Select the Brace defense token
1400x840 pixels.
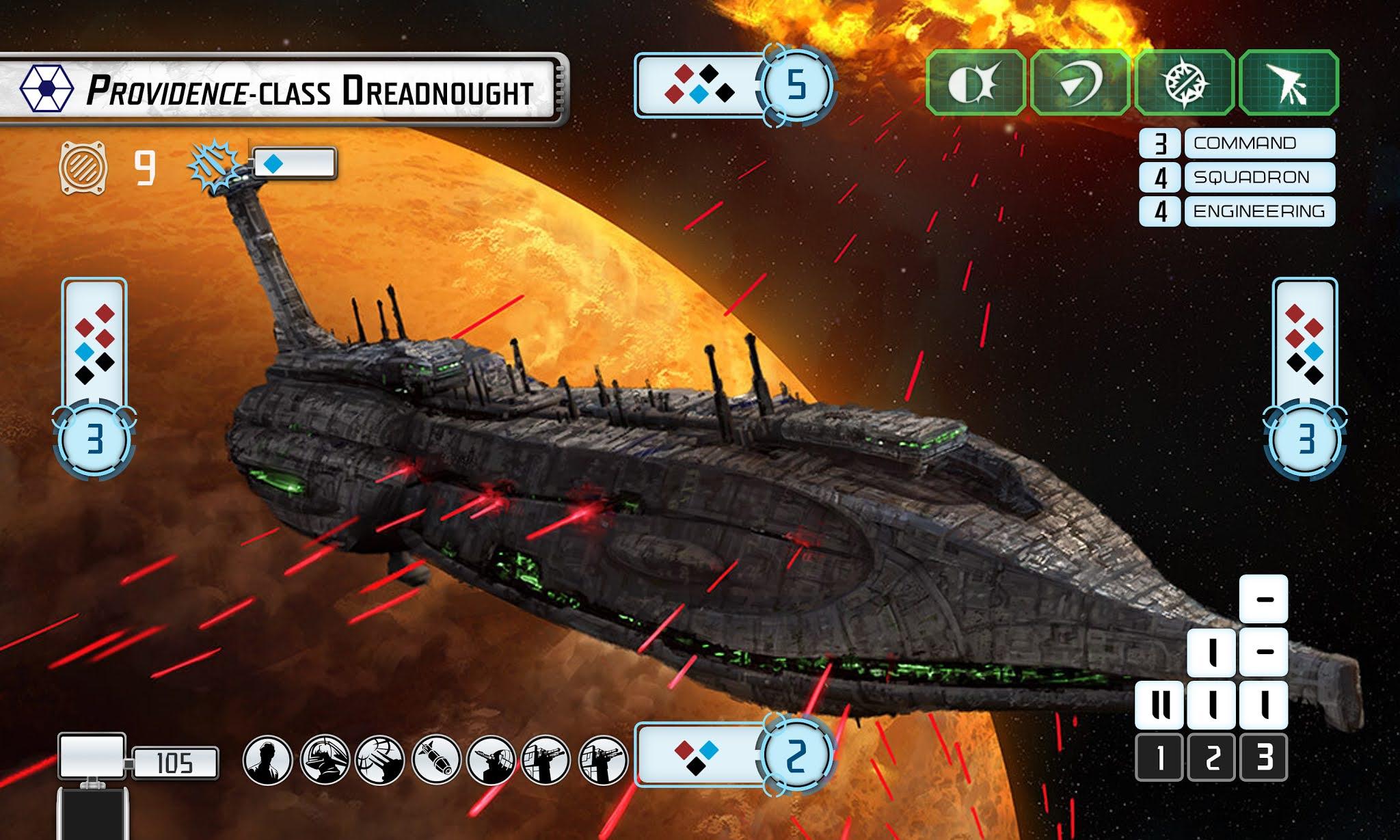tap(975, 83)
